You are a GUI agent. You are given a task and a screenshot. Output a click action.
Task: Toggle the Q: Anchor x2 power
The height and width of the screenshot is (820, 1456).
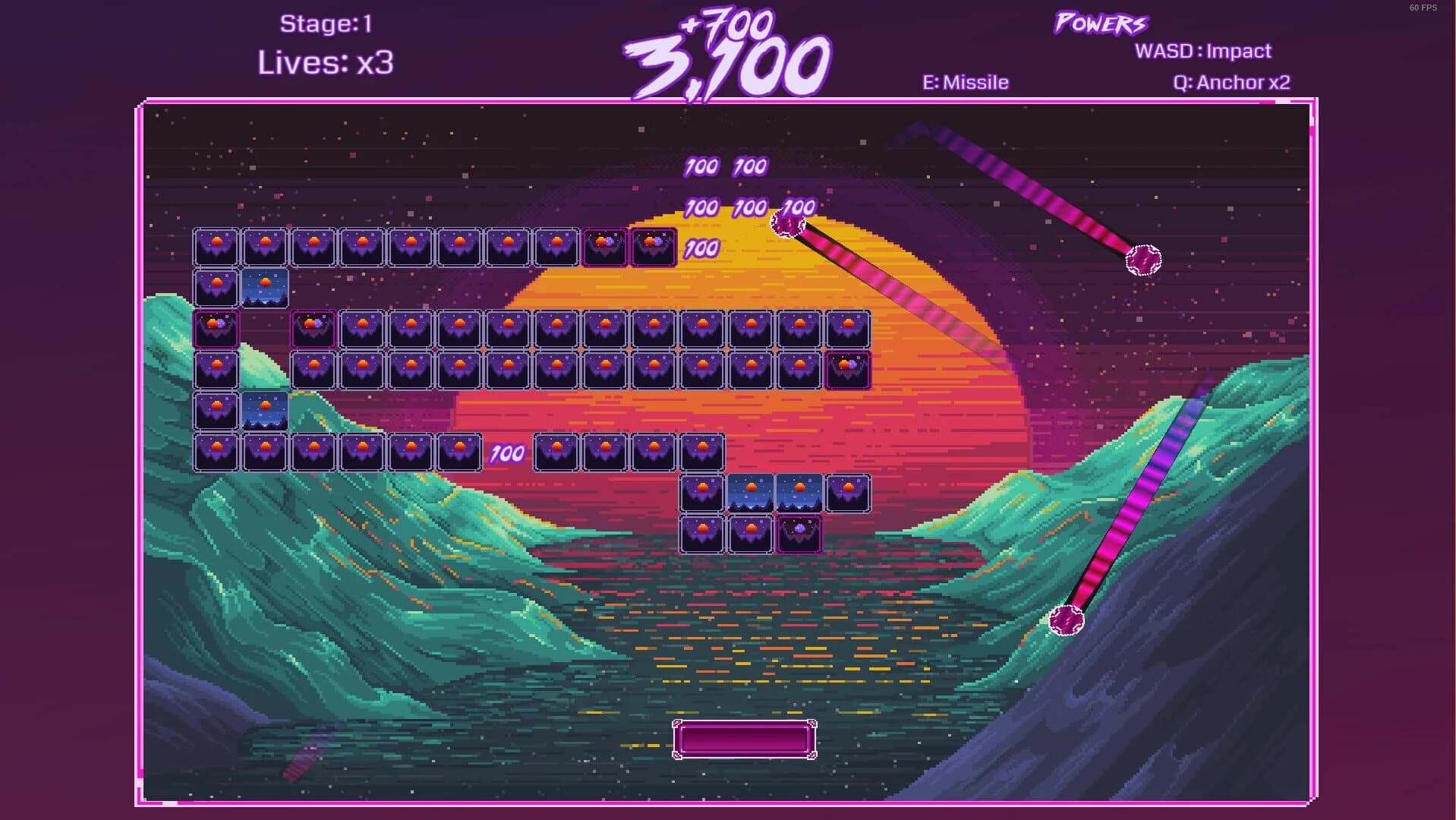pyautogui.click(x=1231, y=81)
